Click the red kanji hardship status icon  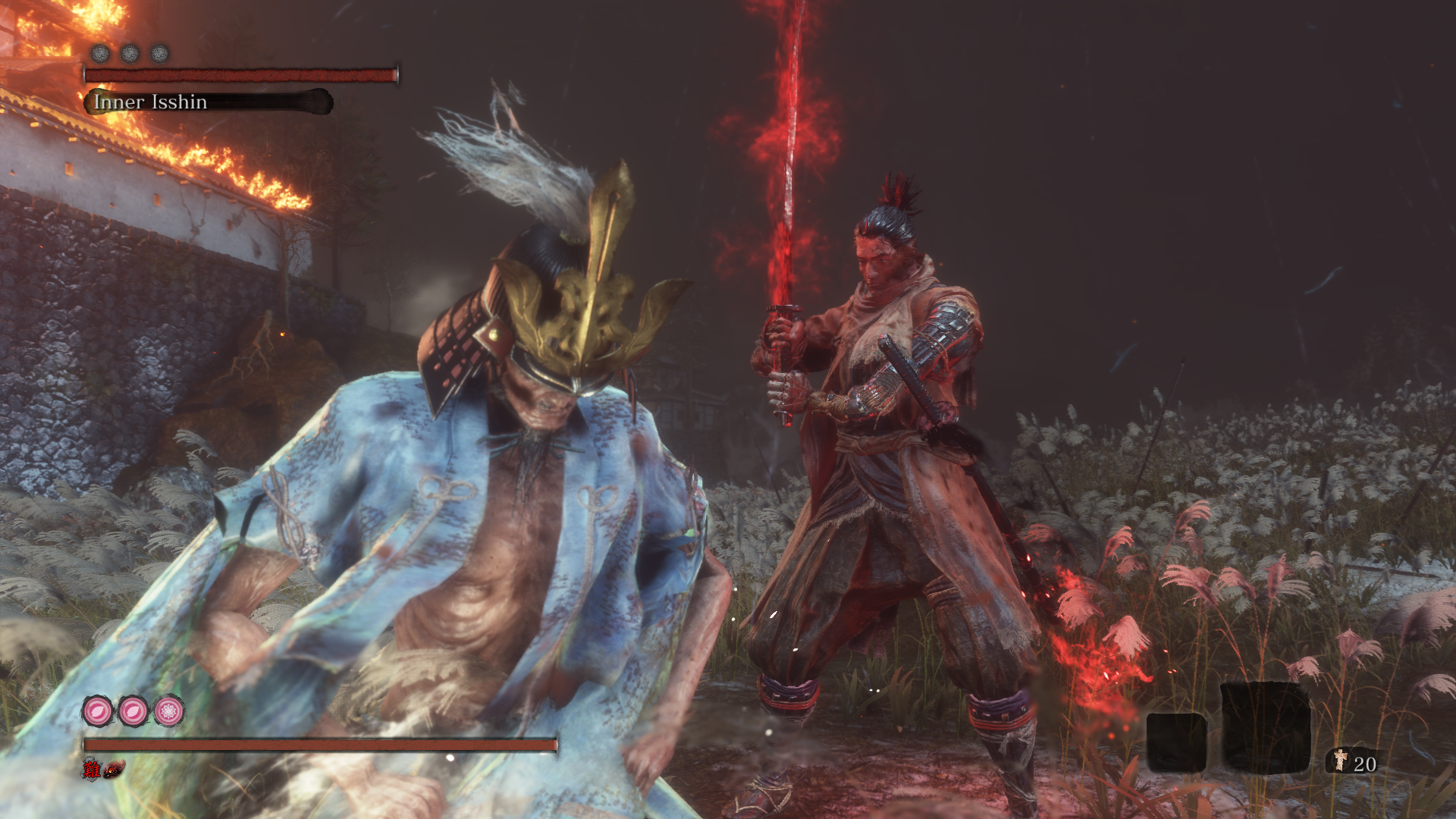(92, 770)
